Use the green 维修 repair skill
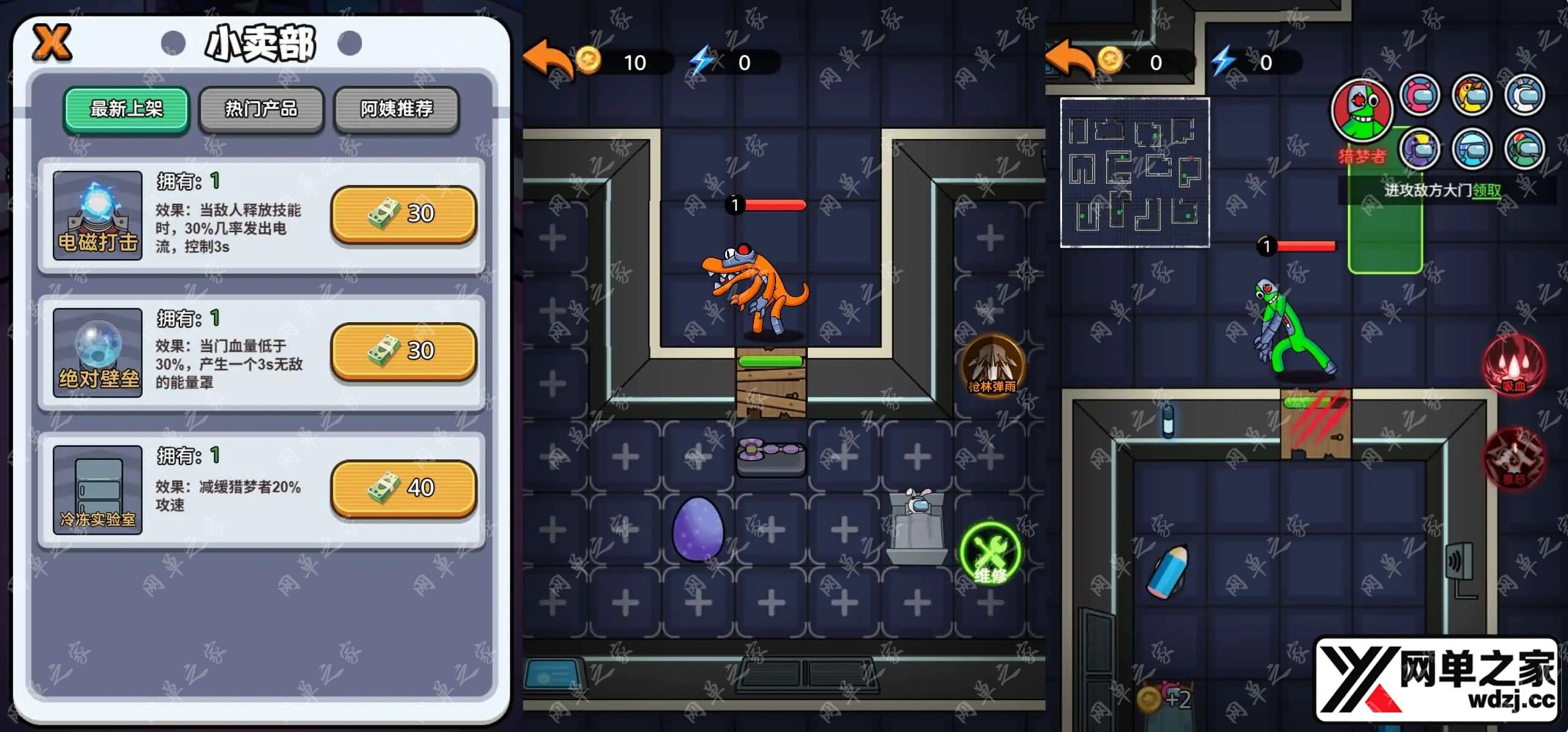 point(990,553)
